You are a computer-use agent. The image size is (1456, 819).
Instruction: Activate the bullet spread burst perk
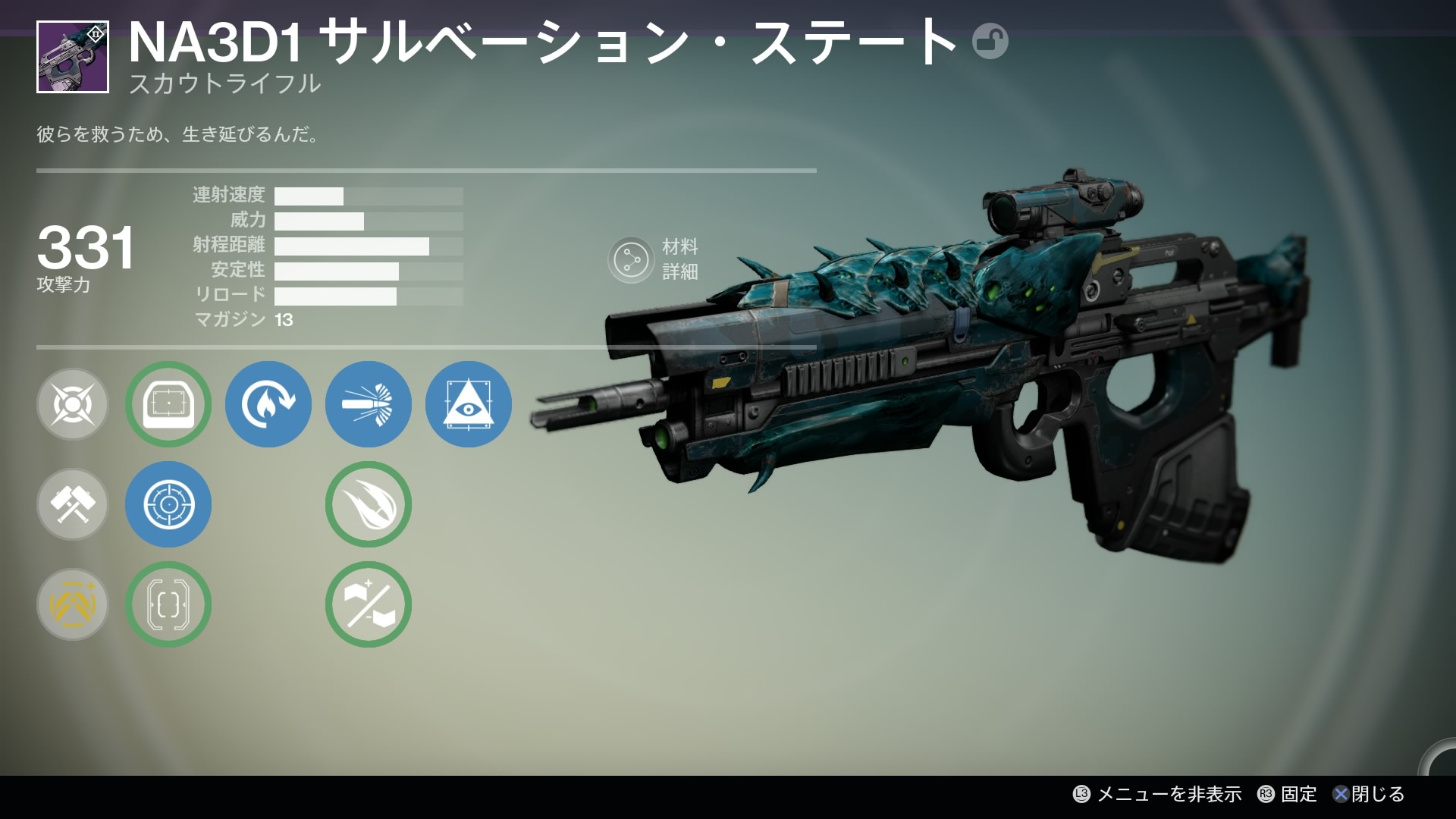(369, 404)
